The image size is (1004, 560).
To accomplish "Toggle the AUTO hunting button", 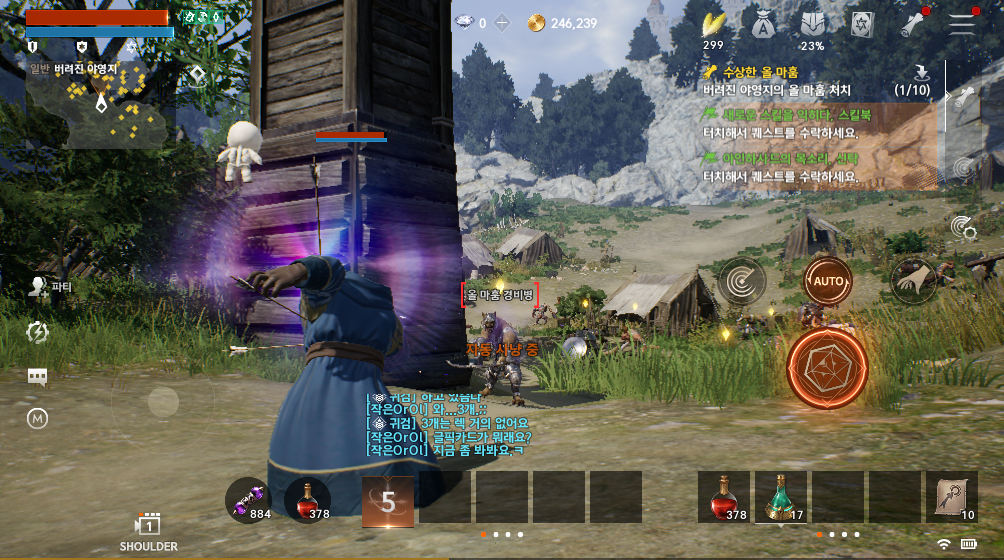I will [828, 281].
